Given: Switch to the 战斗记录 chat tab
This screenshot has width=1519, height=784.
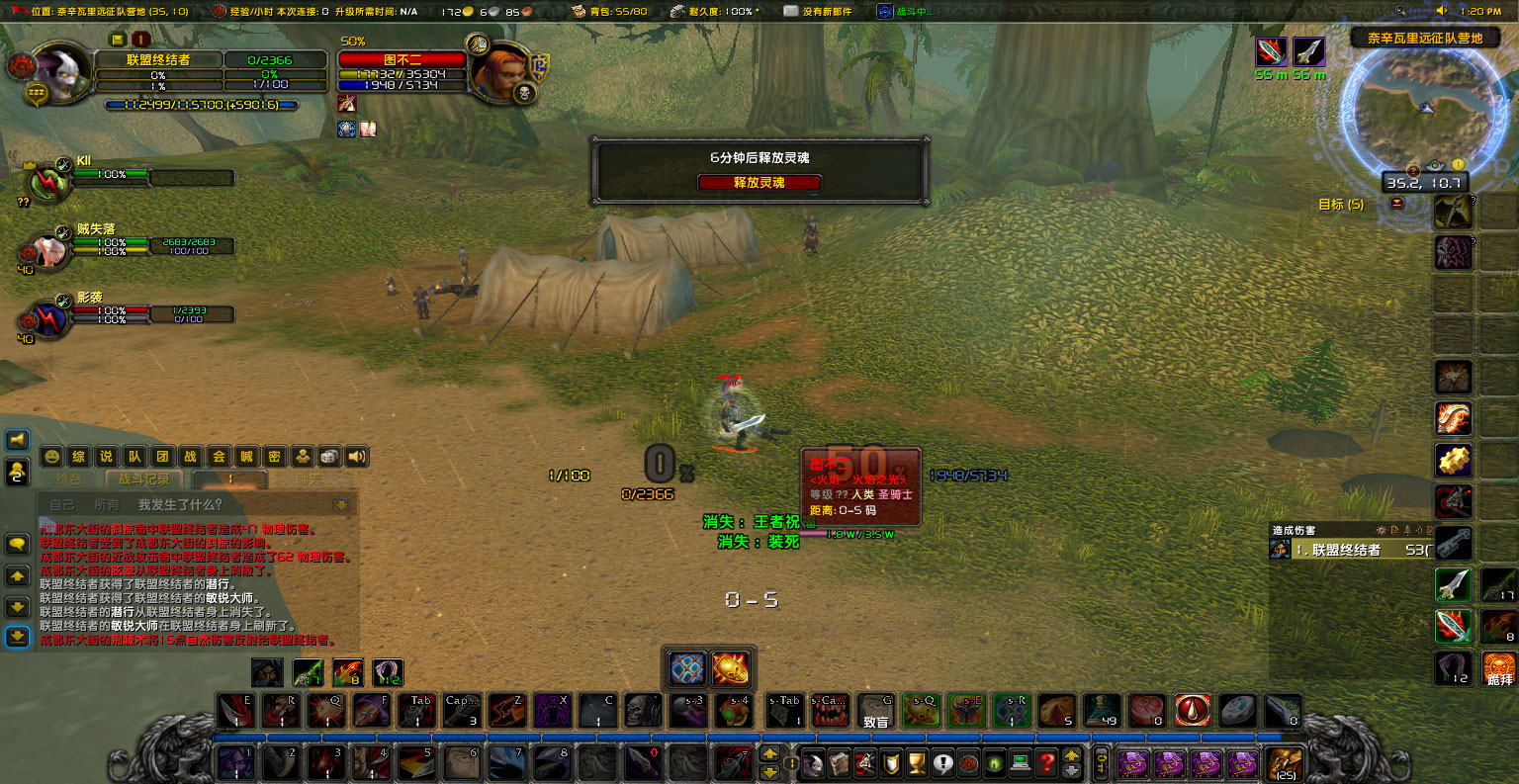Looking at the screenshot, I should [x=143, y=478].
